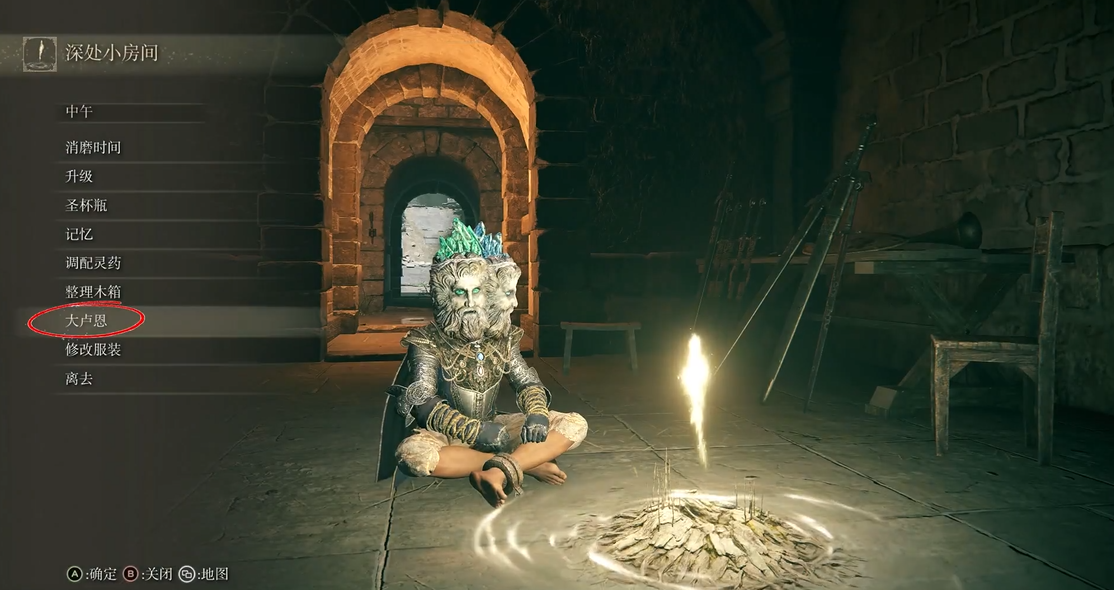Open 整理木箱 to sort chest

coord(93,292)
